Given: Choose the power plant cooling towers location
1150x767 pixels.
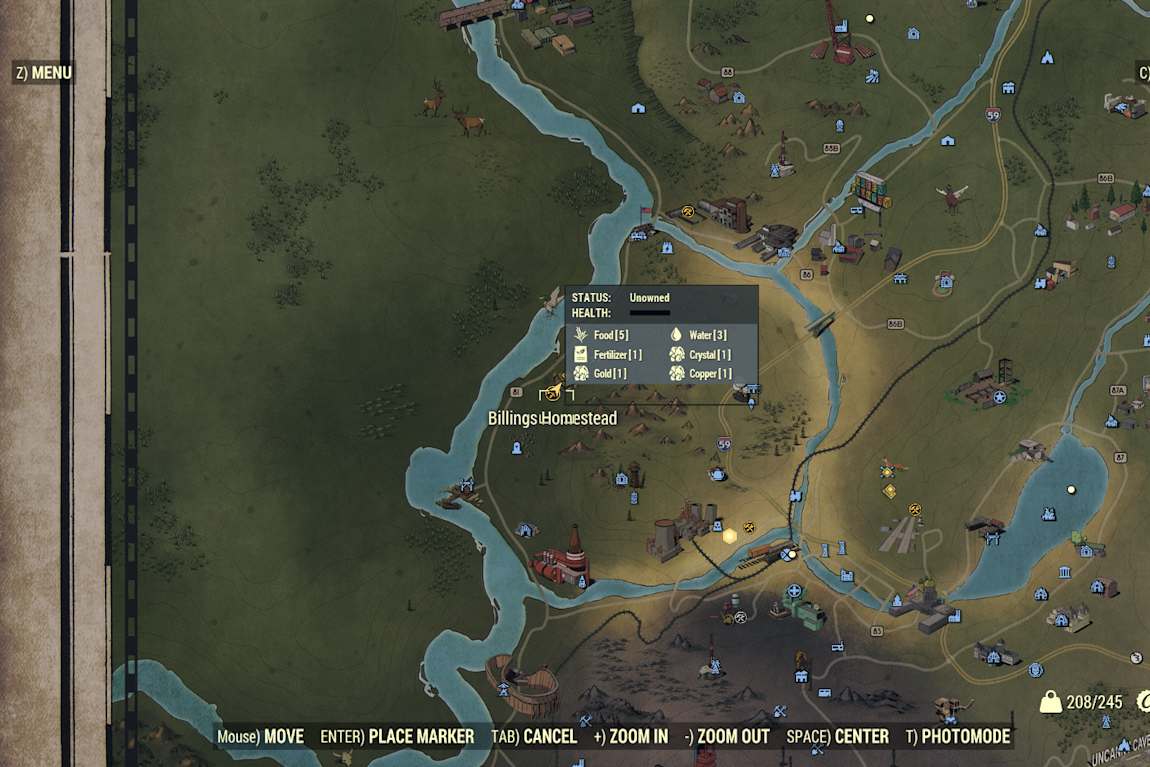Looking at the screenshot, I should [x=687, y=527].
